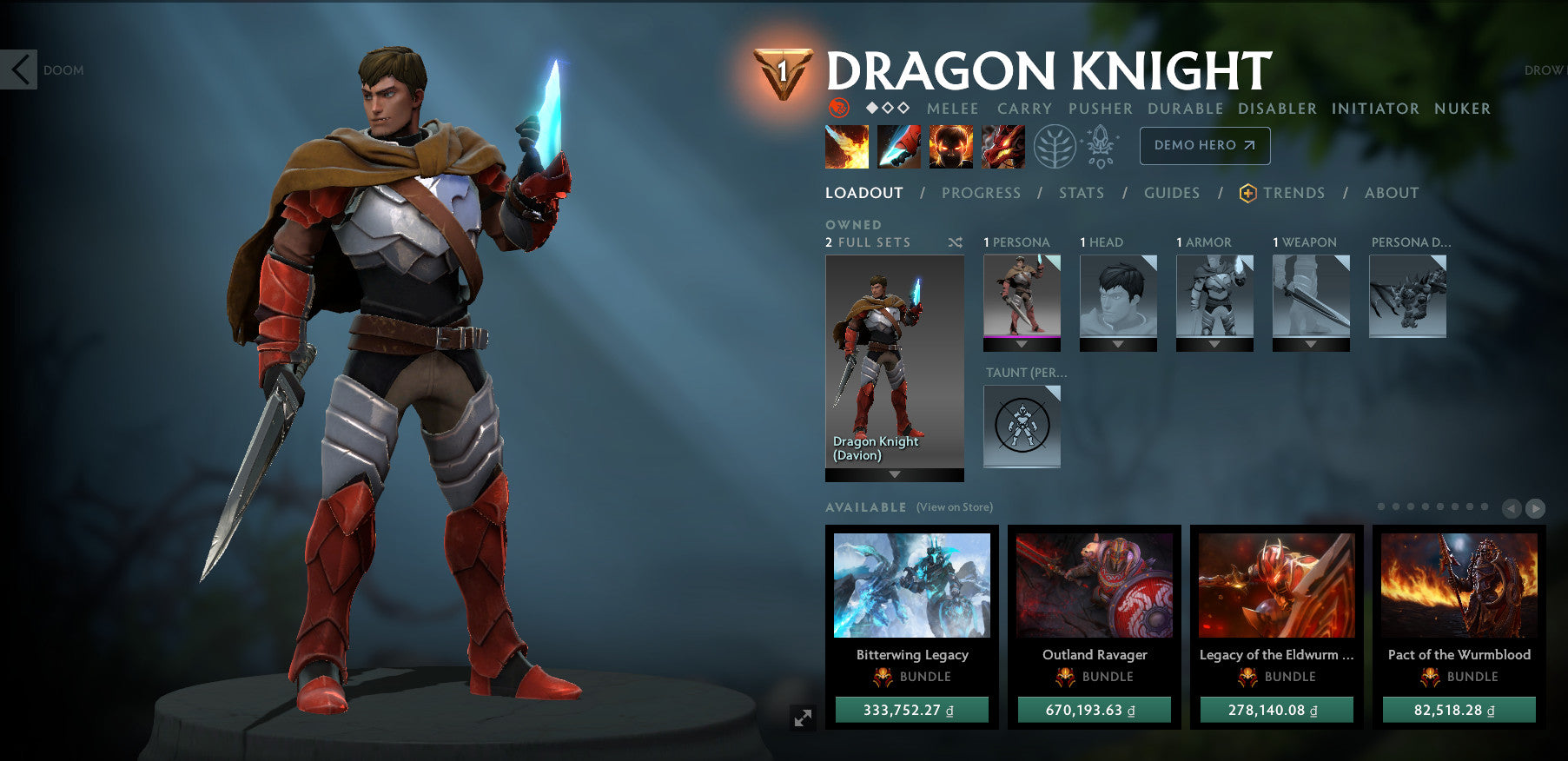Shuffle owned full sets with the shuffle icon

[956, 242]
